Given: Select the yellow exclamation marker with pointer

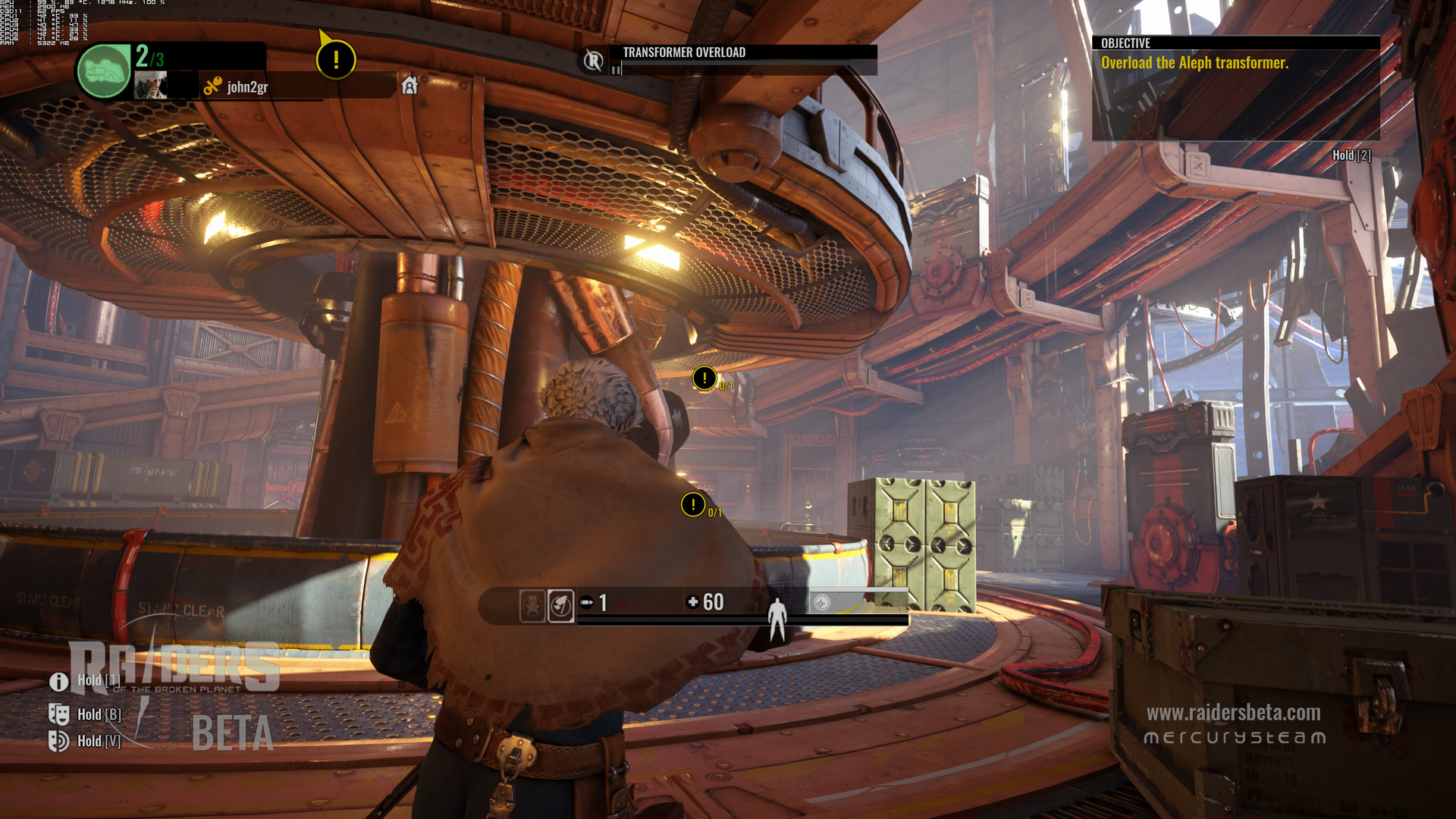Looking at the screenshot, I should click(335, 59).
